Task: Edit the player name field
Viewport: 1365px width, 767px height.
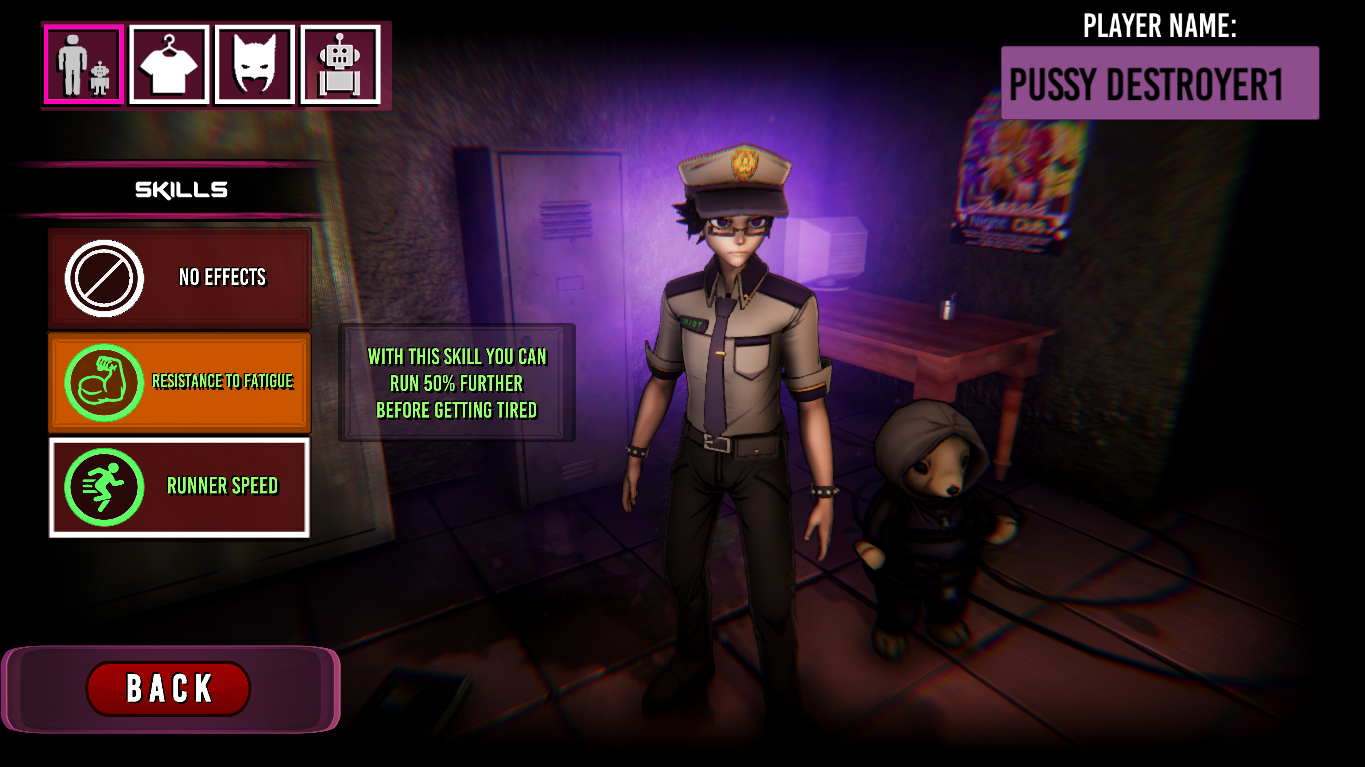Action: coord(1159,84)
